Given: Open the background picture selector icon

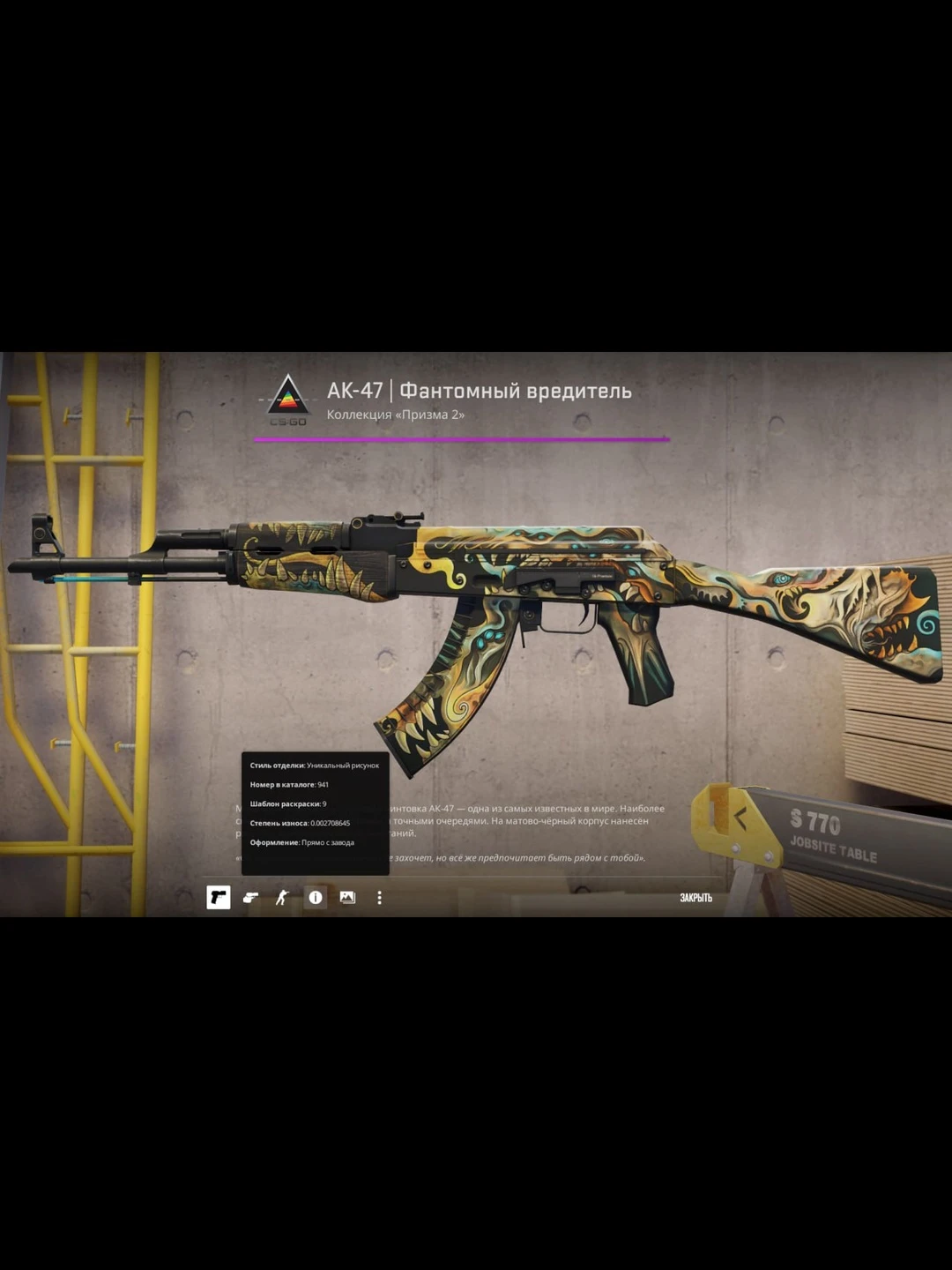Looking at the screenshot, I should tap(347, 898).
